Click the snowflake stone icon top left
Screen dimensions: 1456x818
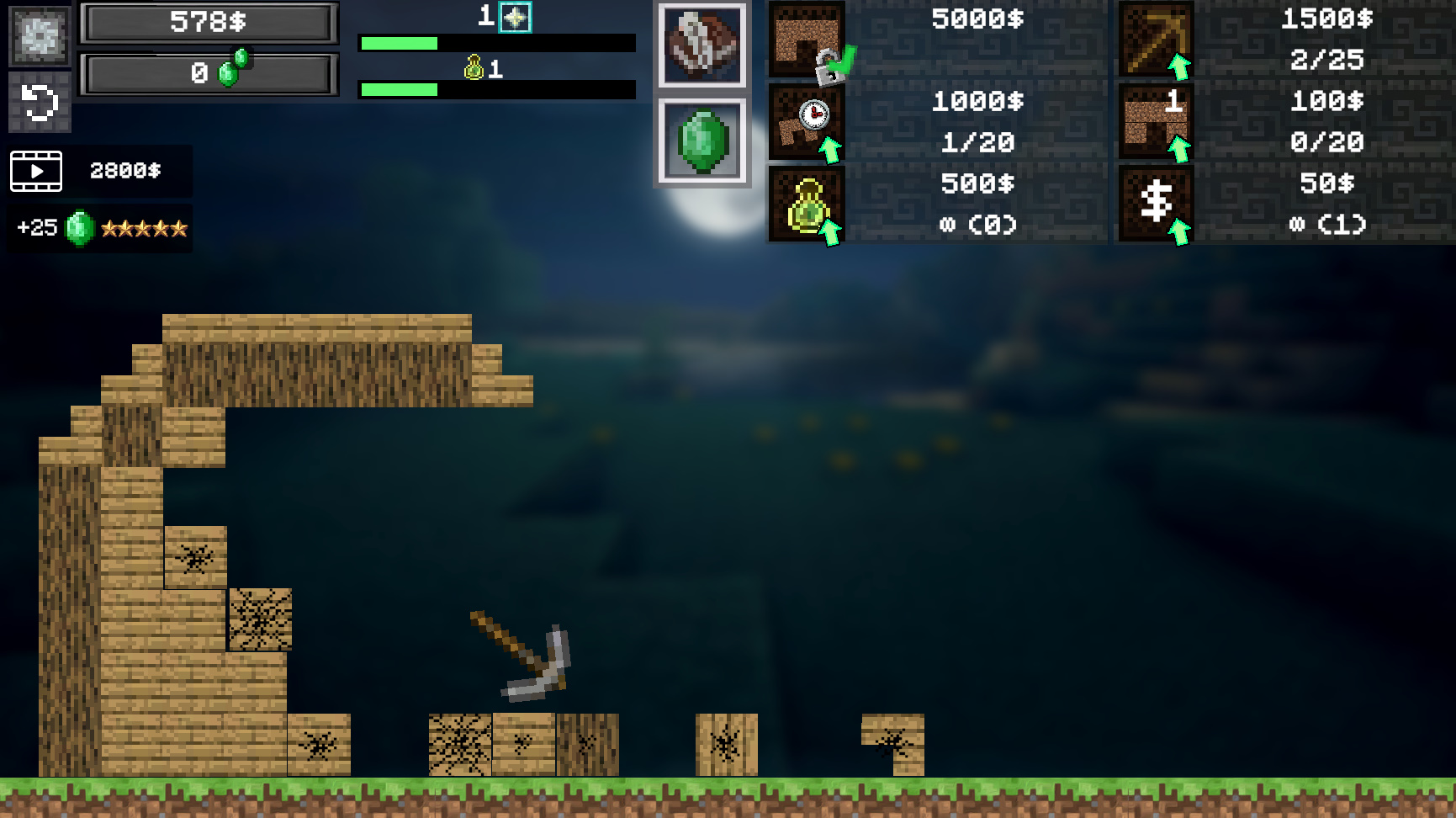tap(39, 34)
